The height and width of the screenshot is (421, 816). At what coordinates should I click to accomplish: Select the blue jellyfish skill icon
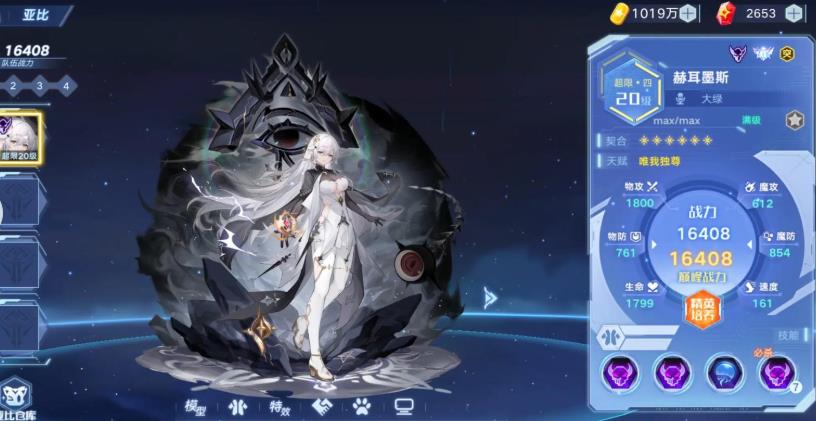pos(723,373)
